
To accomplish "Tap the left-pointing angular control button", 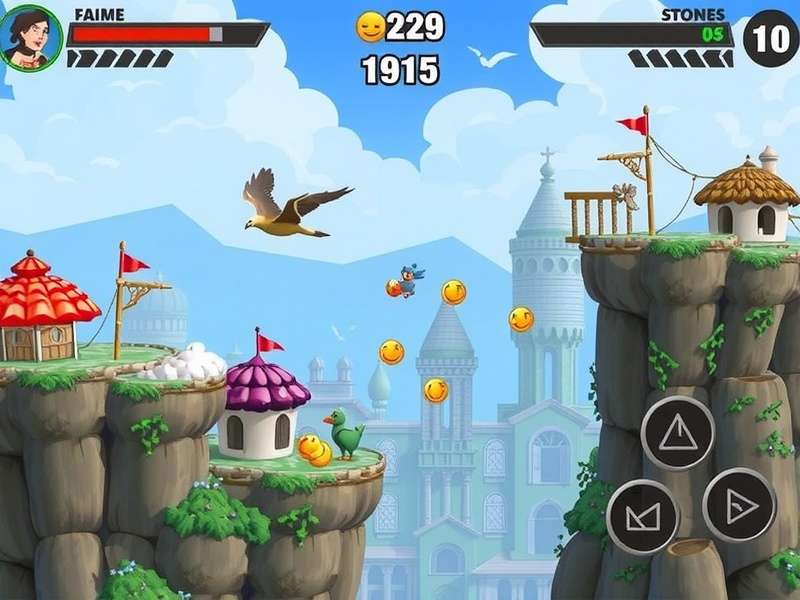I will (642, 516).
